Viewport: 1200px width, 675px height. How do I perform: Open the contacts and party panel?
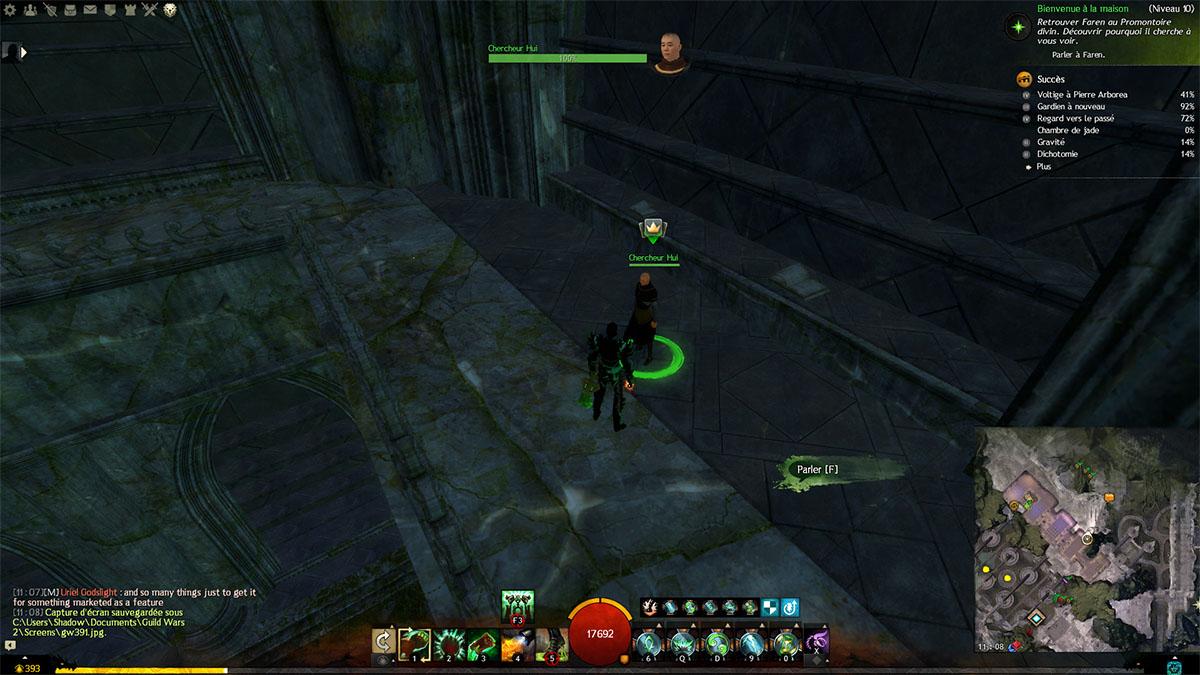tap(31, 10)
